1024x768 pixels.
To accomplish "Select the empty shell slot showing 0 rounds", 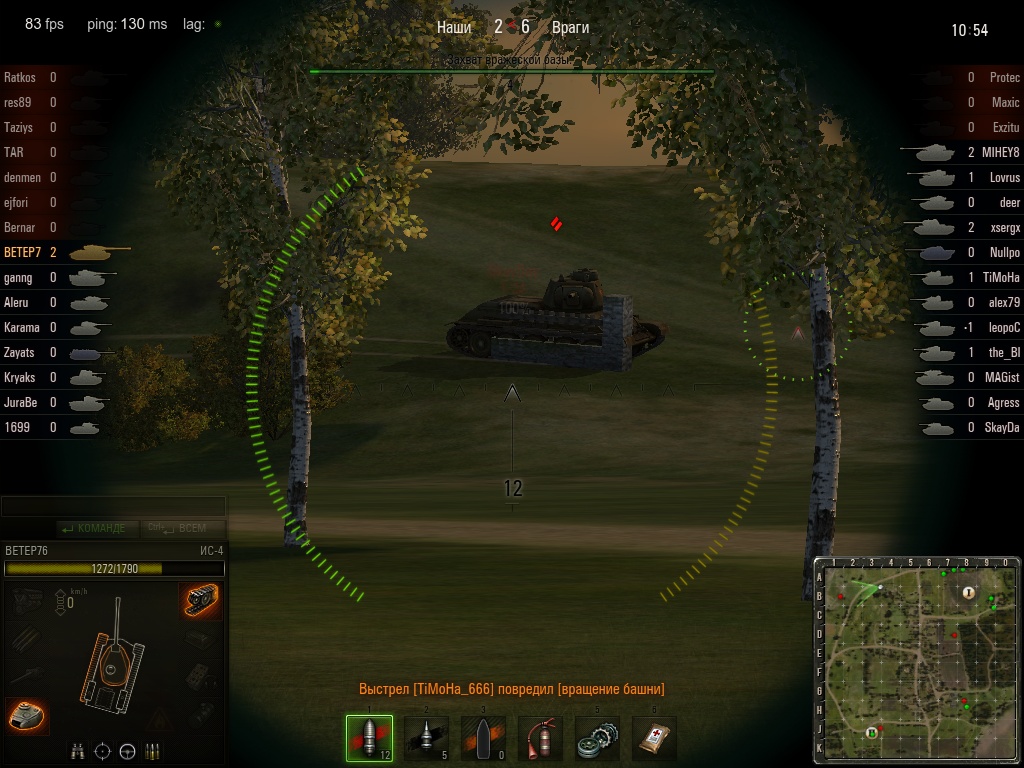I will (484, 738).
